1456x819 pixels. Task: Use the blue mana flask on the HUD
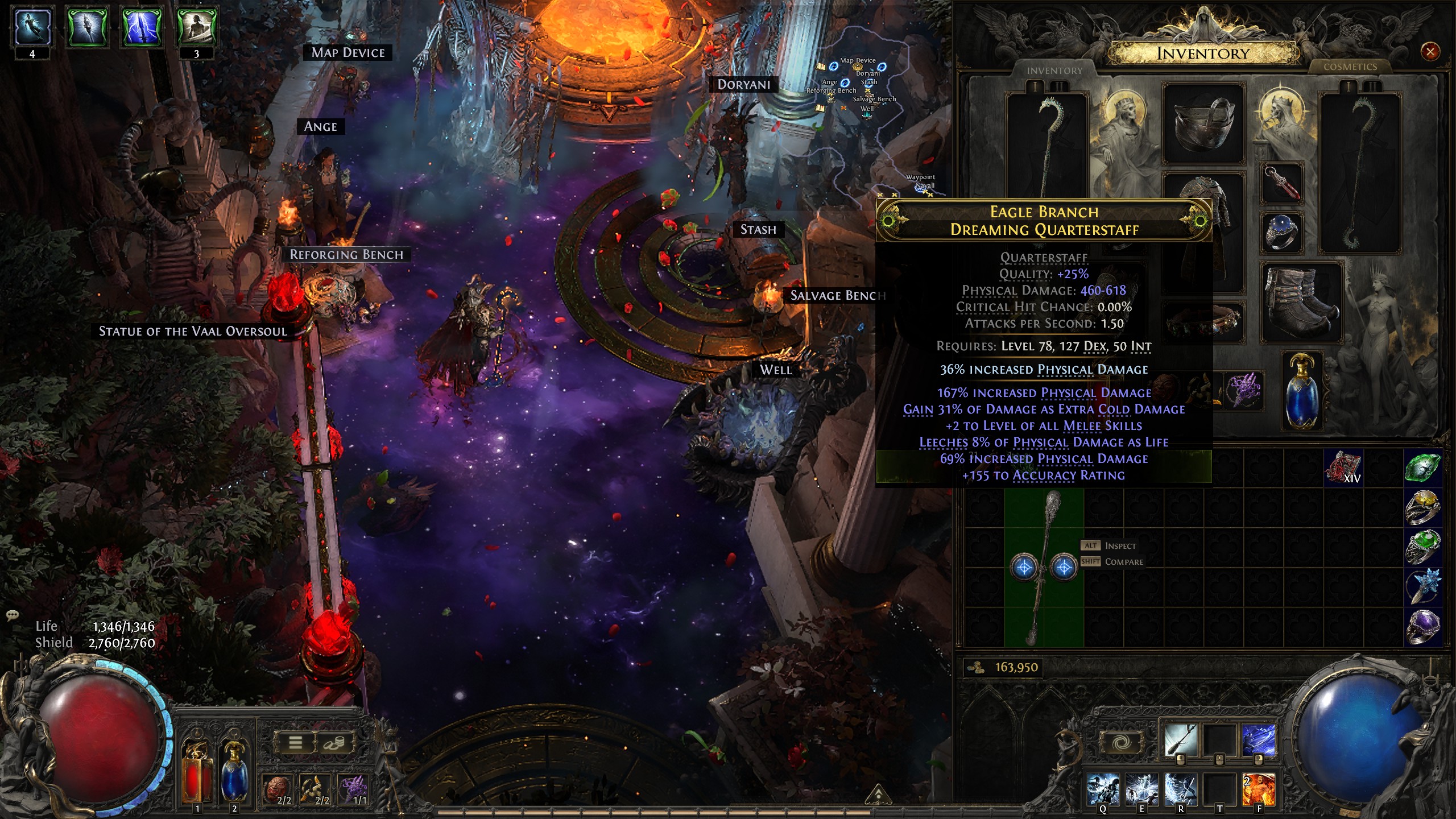[x=234, y=772]
